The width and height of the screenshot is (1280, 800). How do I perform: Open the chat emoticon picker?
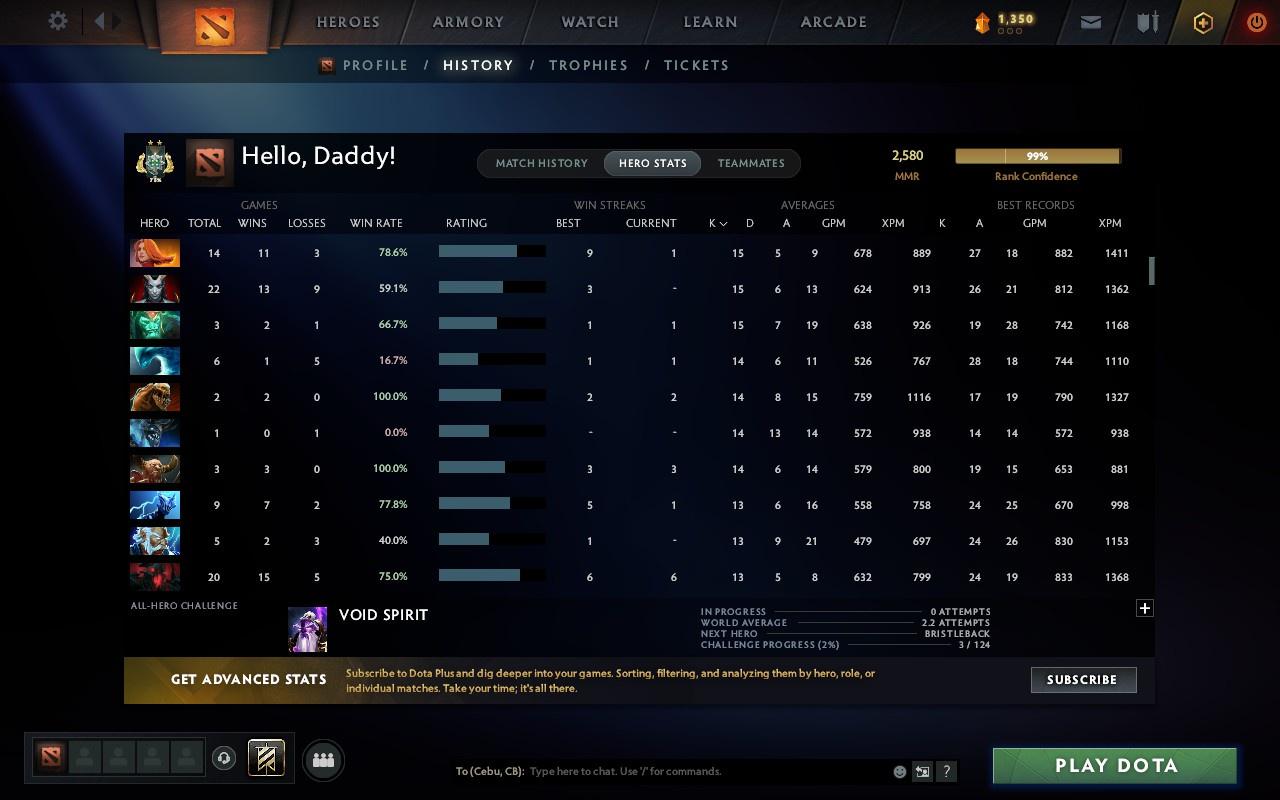point(899,771)
